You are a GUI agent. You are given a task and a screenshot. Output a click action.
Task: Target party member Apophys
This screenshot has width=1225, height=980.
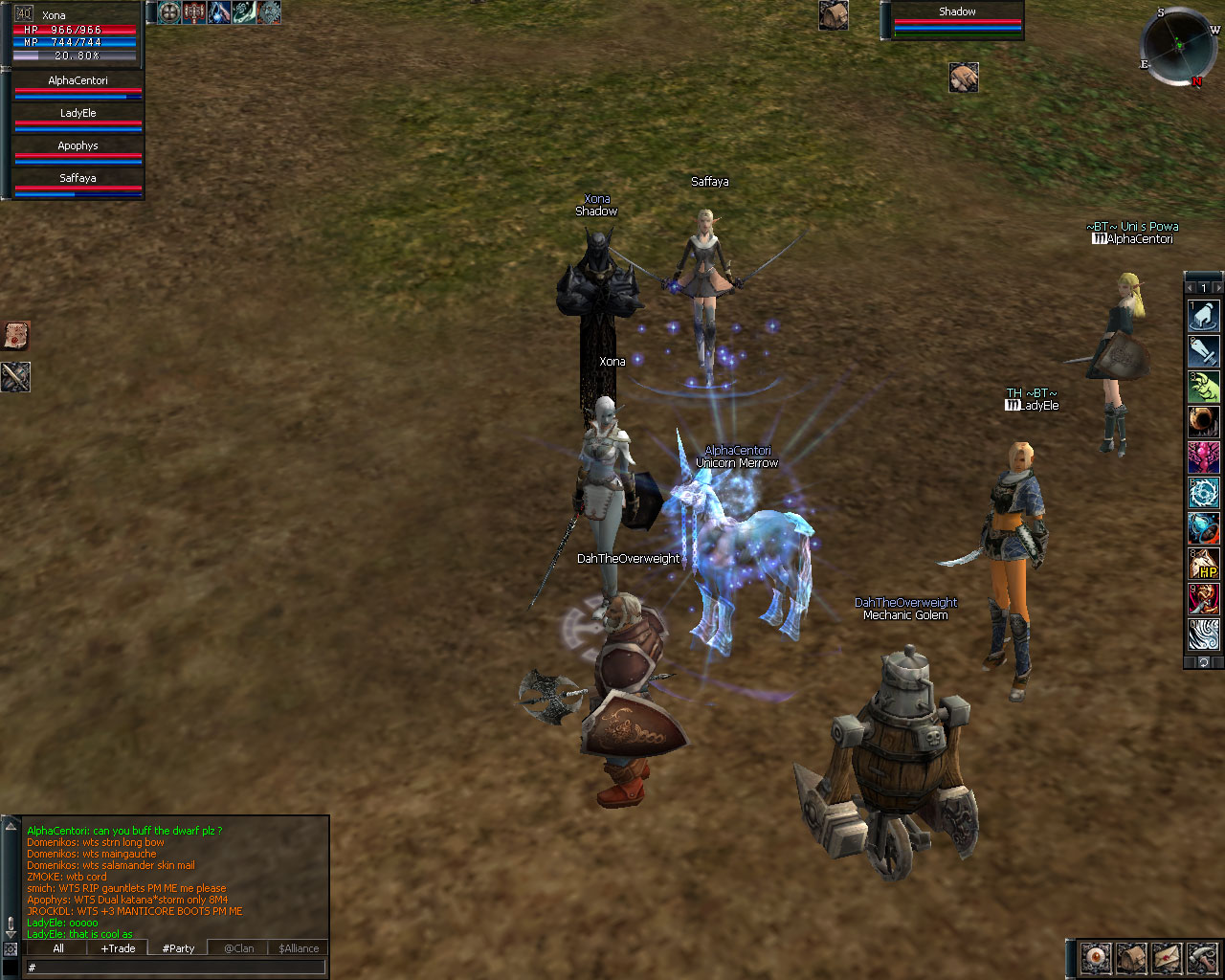pyautogui.click(x=78, y=149)
